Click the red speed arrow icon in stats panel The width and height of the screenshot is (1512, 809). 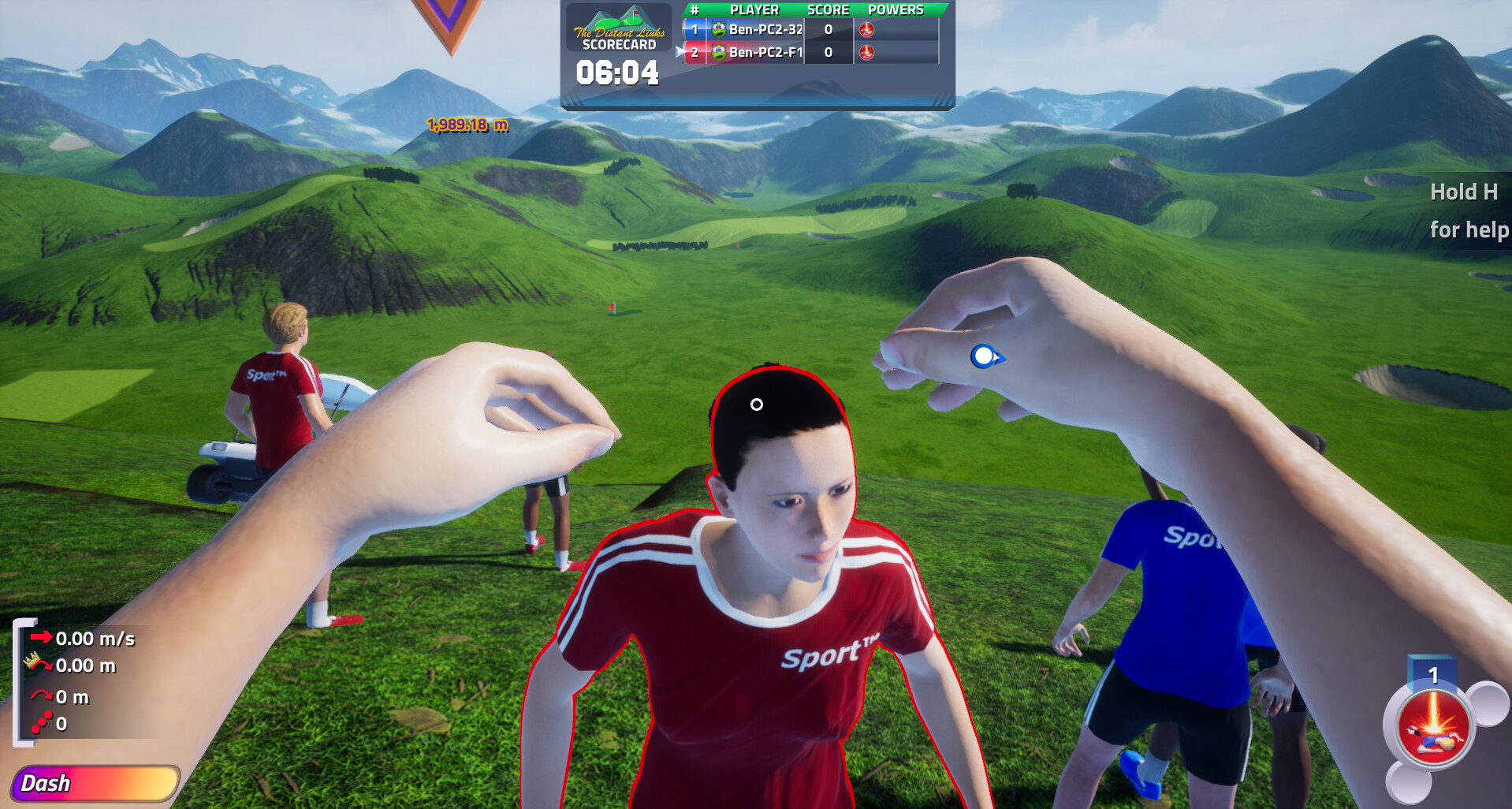[41, 637]
